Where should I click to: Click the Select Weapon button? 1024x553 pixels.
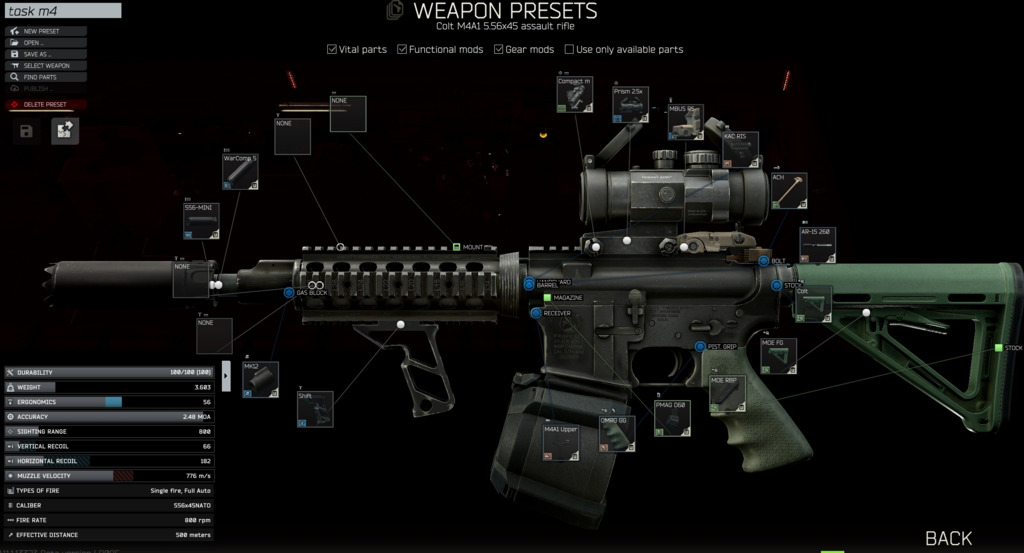point(45,66)
